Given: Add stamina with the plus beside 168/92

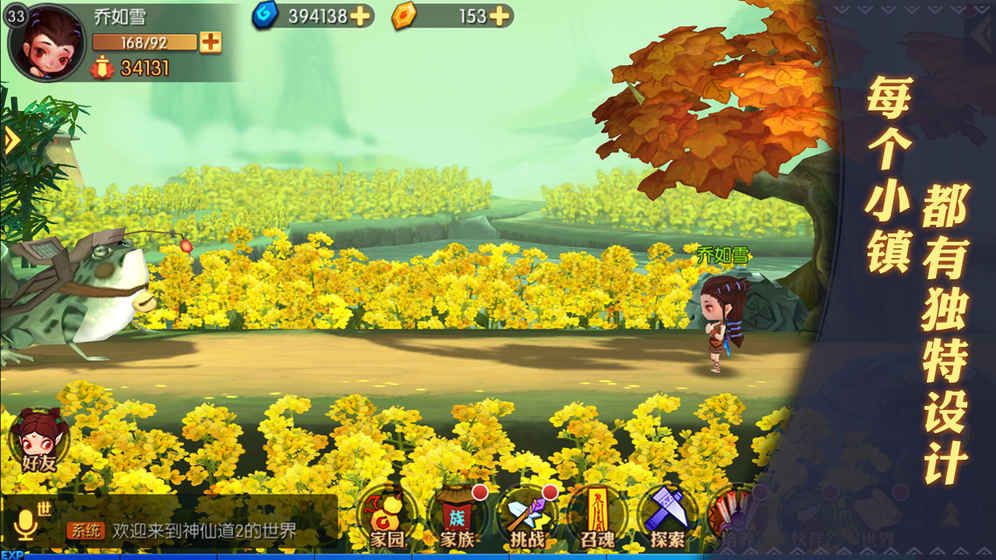Looking at the screenshot, I should tap(211, 42).
